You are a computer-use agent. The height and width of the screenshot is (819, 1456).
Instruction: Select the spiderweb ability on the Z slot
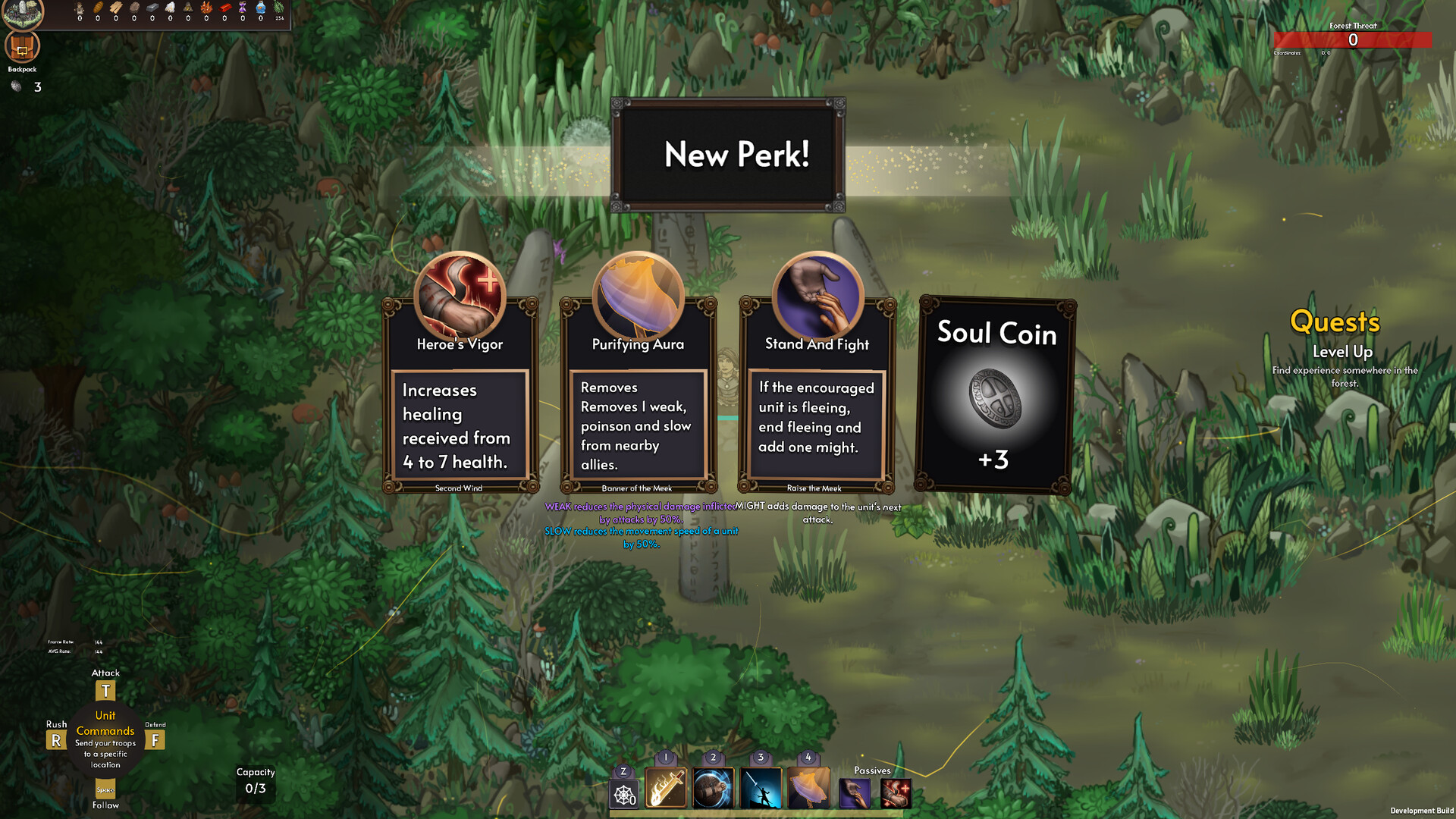click(x=623, y=793)
